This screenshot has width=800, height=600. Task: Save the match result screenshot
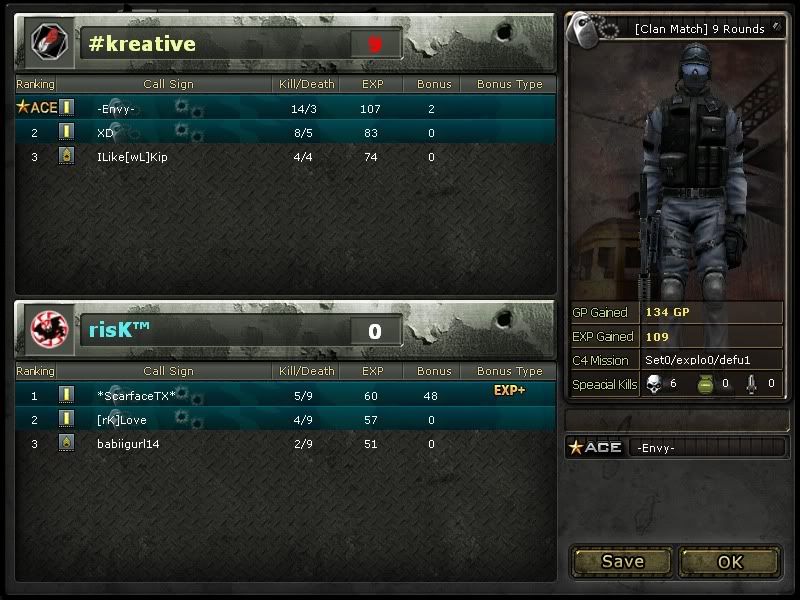tap(622, 561)
